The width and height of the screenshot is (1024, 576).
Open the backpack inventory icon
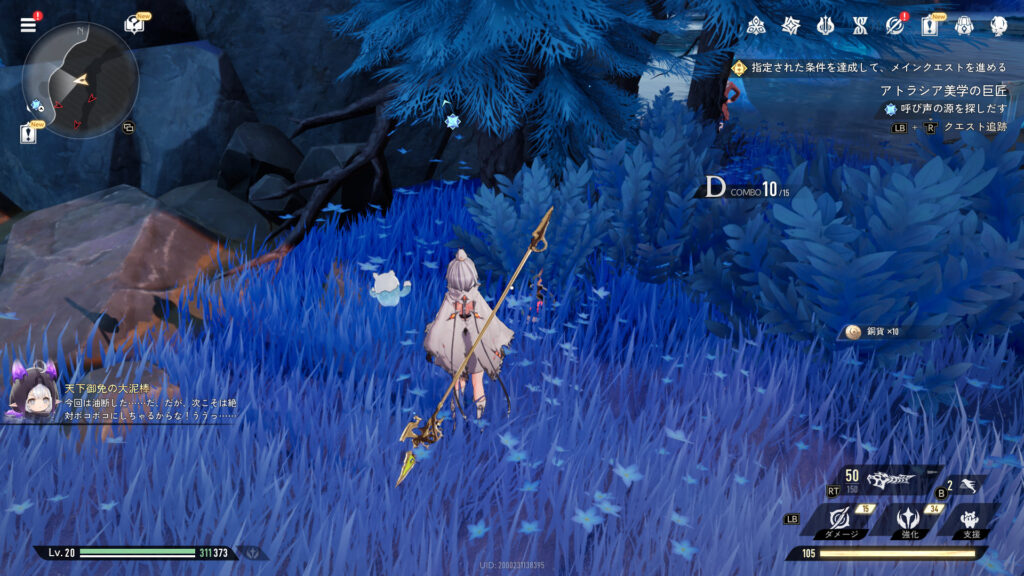tap(964, 26)
